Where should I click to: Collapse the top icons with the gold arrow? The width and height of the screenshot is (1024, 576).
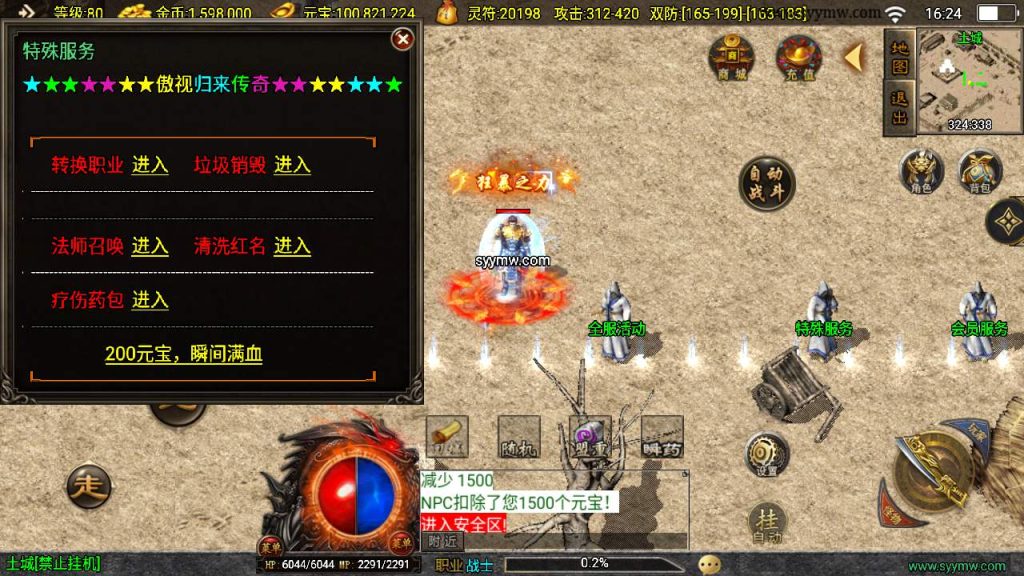[x=853, y=58]
